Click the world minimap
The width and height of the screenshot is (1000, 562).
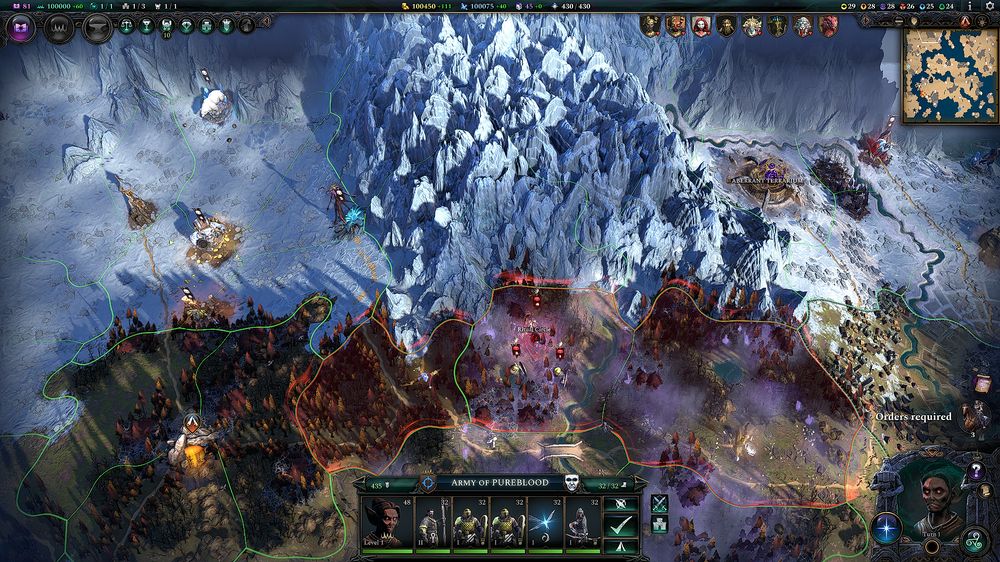(x=950, y=75)
